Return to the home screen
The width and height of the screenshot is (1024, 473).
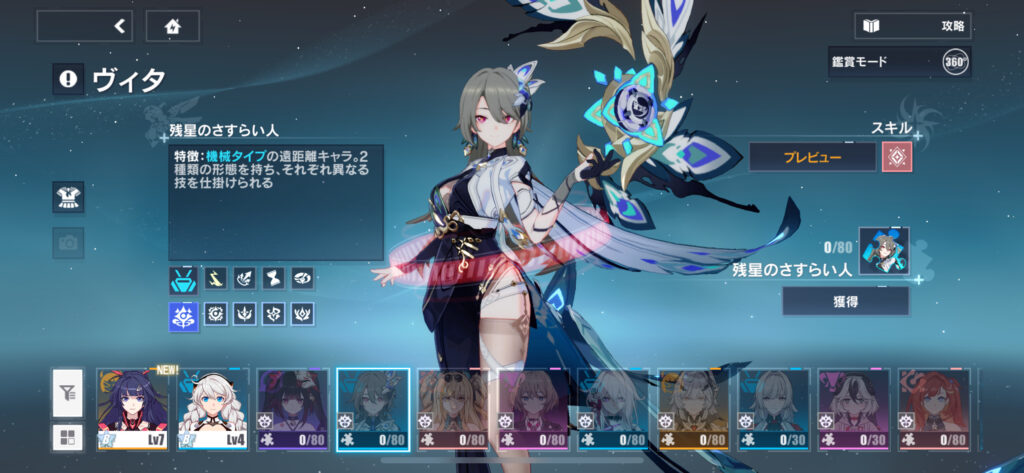click(172, 26)
